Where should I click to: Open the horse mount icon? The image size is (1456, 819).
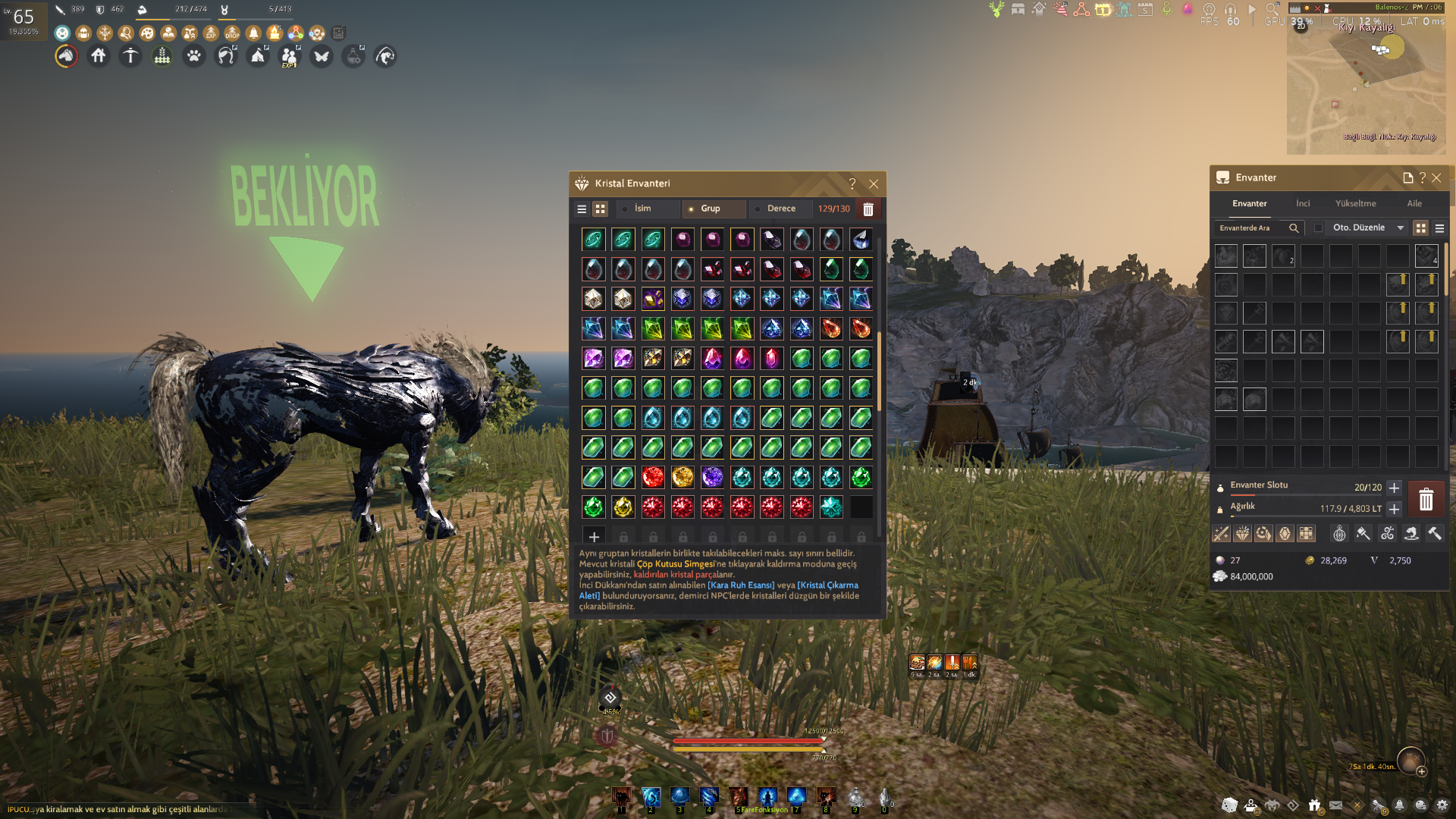coord(67,56)
